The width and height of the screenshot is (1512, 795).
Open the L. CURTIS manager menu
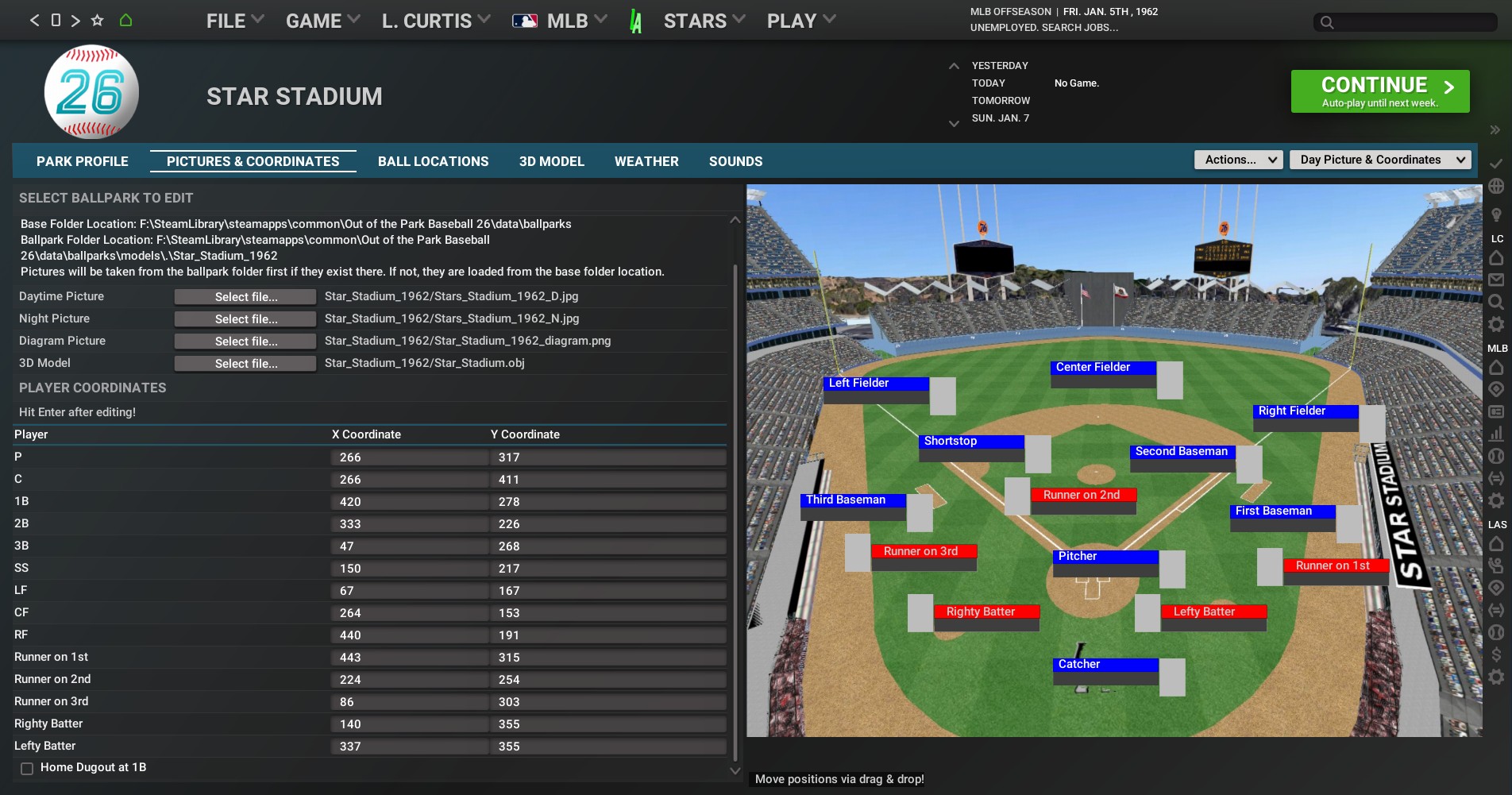coord(435,21)
